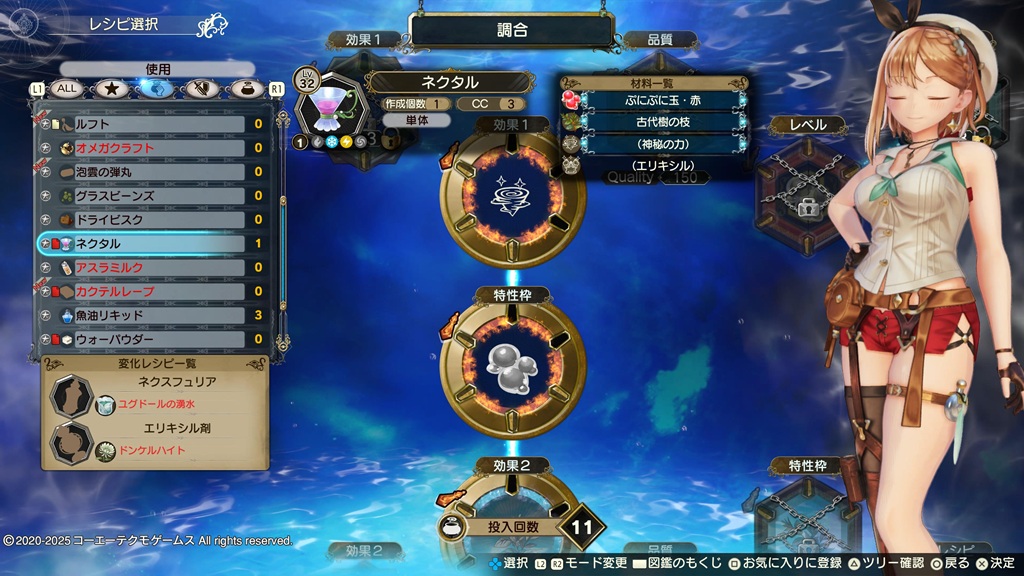This screenshot has width=1024, height=576.
Task: Choose the カクテルレープ recipe
Action: [150, 292]
